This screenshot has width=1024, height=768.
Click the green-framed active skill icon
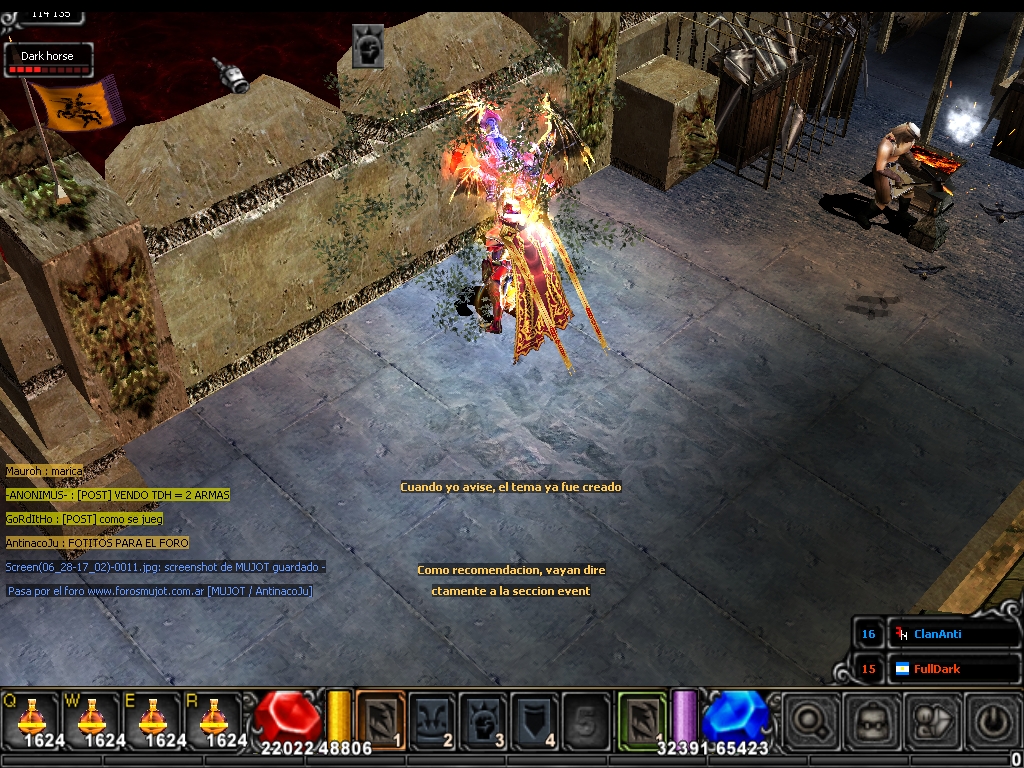[642, 718]
